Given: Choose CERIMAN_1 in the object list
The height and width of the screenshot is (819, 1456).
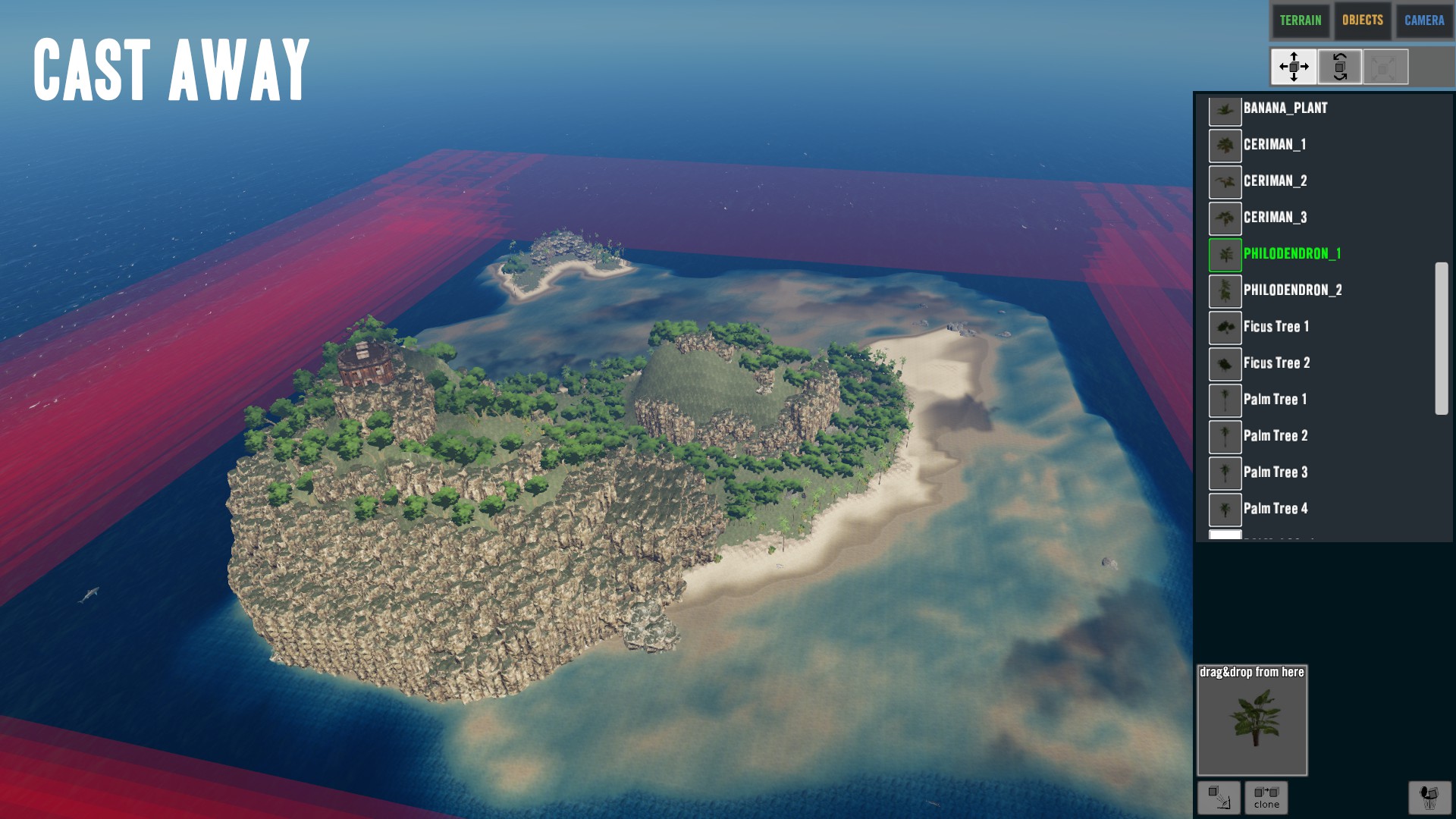Looking at the screenshot, I should pos(1274,145).
